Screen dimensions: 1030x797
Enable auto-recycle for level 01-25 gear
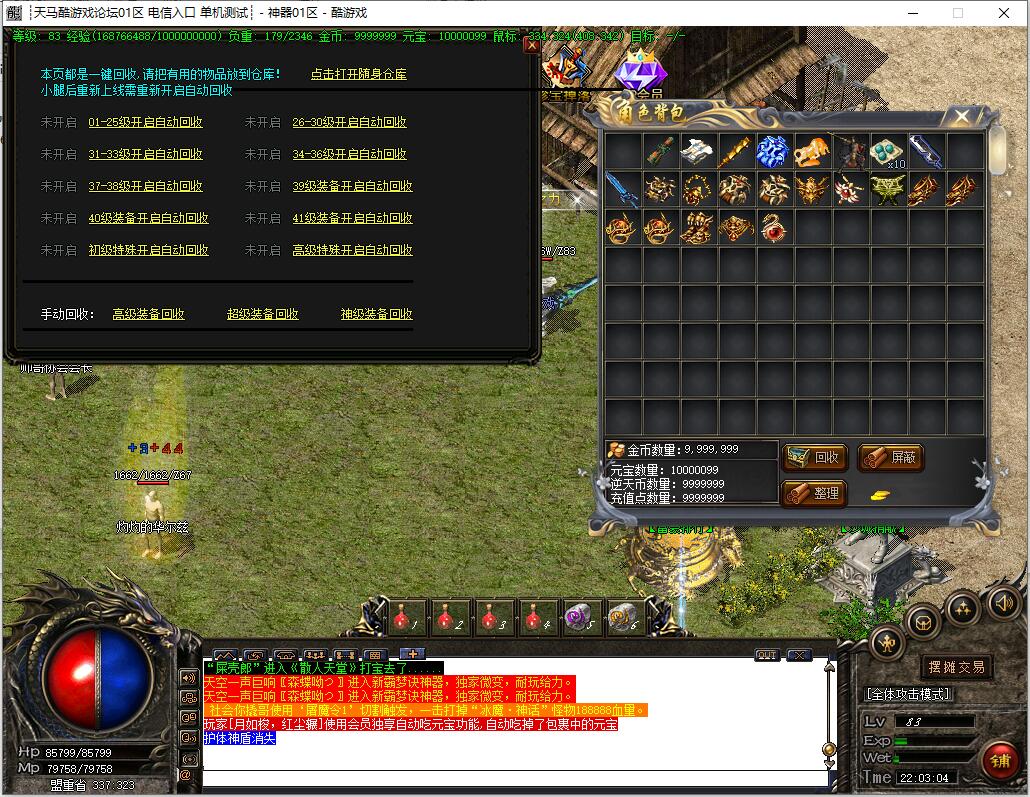(145, 122)
